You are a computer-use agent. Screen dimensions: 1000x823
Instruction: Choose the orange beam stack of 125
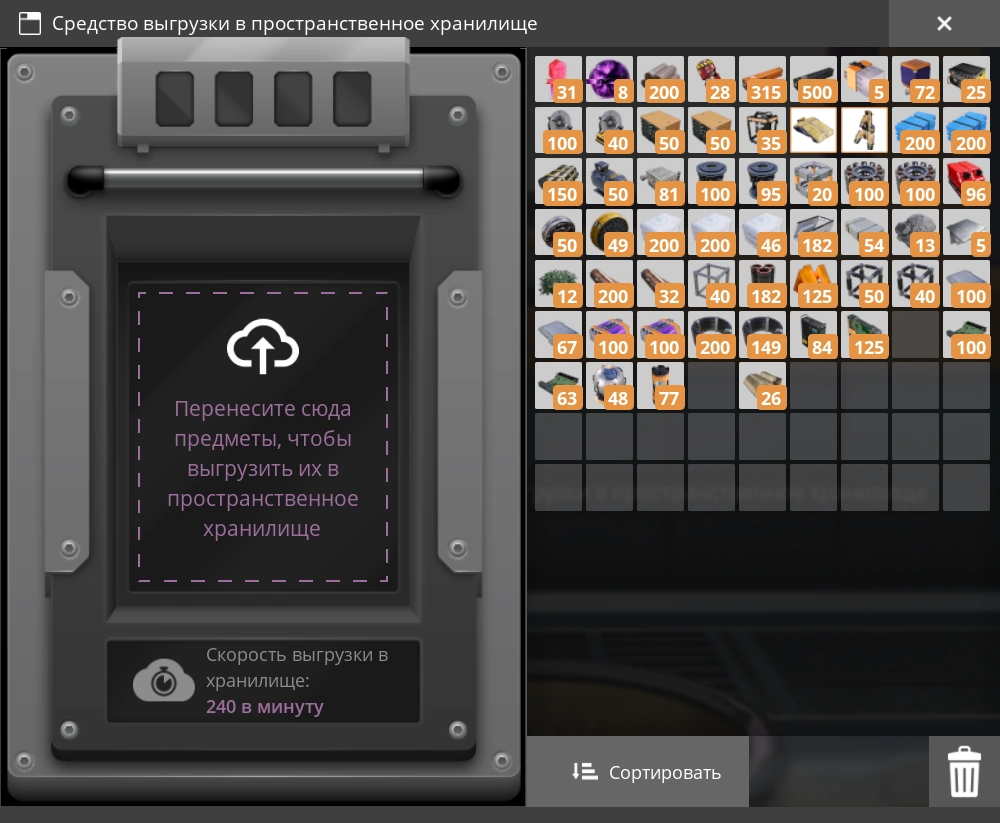point(813,284)
